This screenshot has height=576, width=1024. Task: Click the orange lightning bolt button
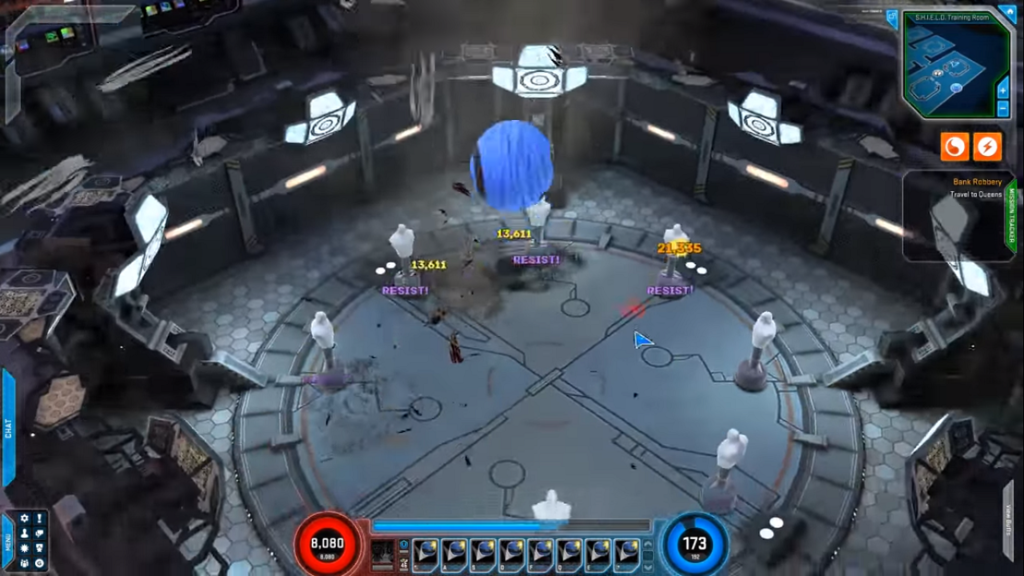pyautogui.click(x=987, y=147)
